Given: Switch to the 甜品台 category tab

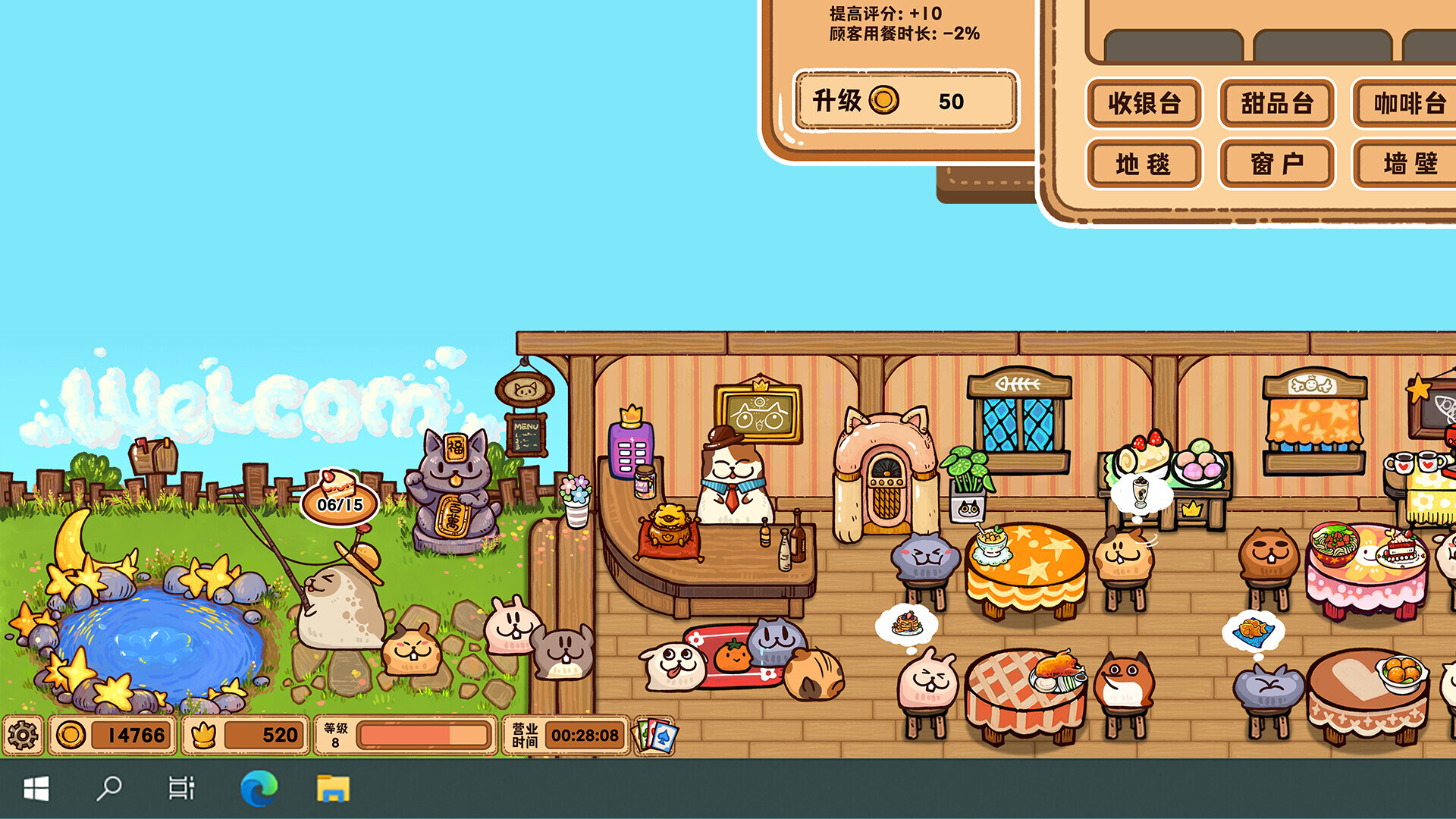Looking at the screenshot, I should click(1276, 105).
